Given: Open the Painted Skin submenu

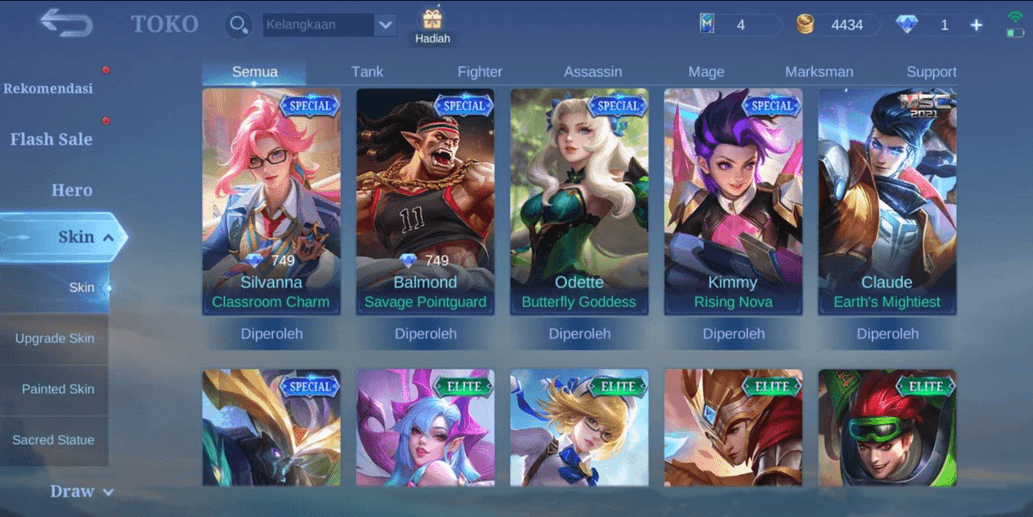Looking at the screenshot, I should 58,389.
